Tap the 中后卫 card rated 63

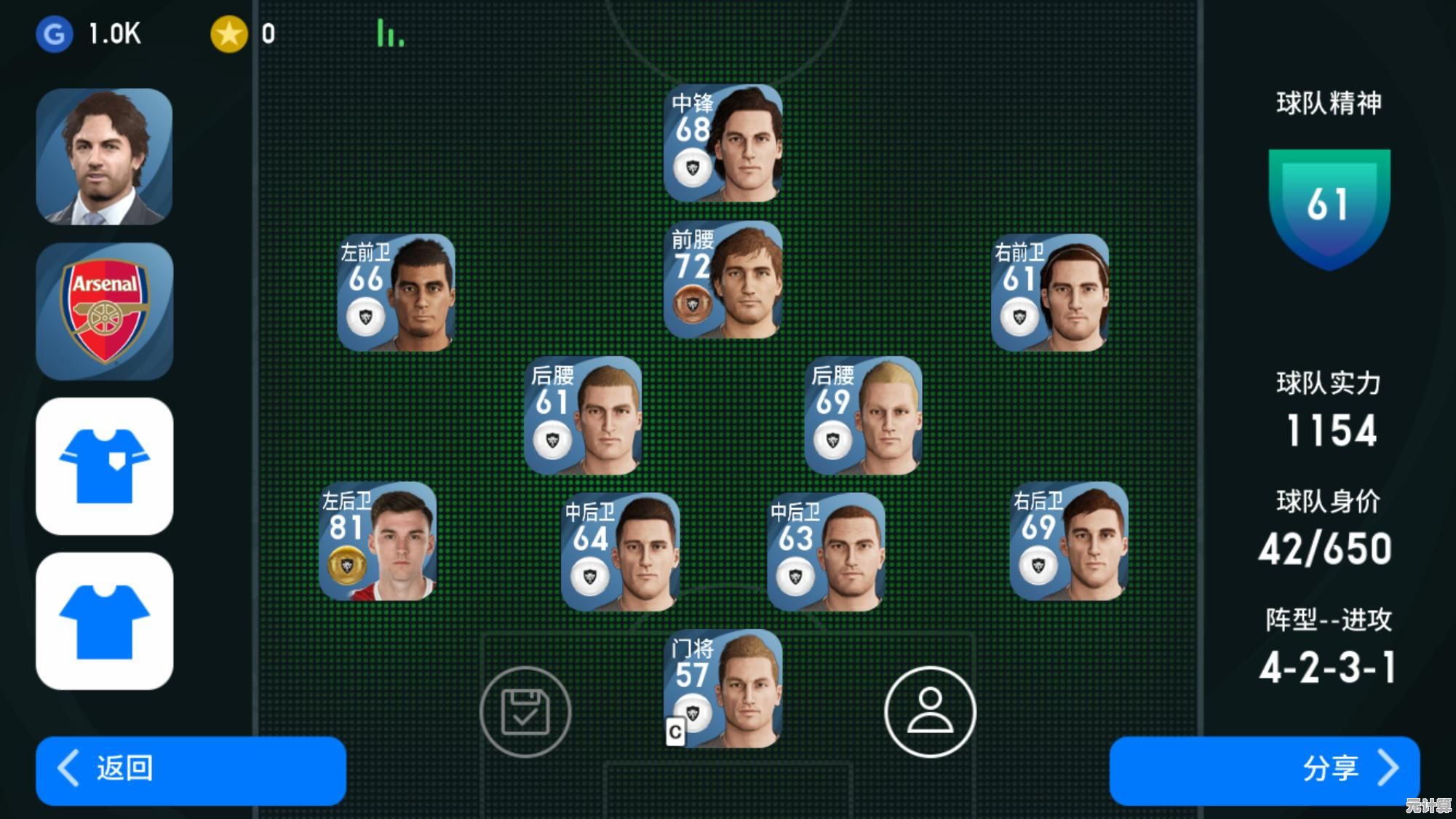[827, 553]
